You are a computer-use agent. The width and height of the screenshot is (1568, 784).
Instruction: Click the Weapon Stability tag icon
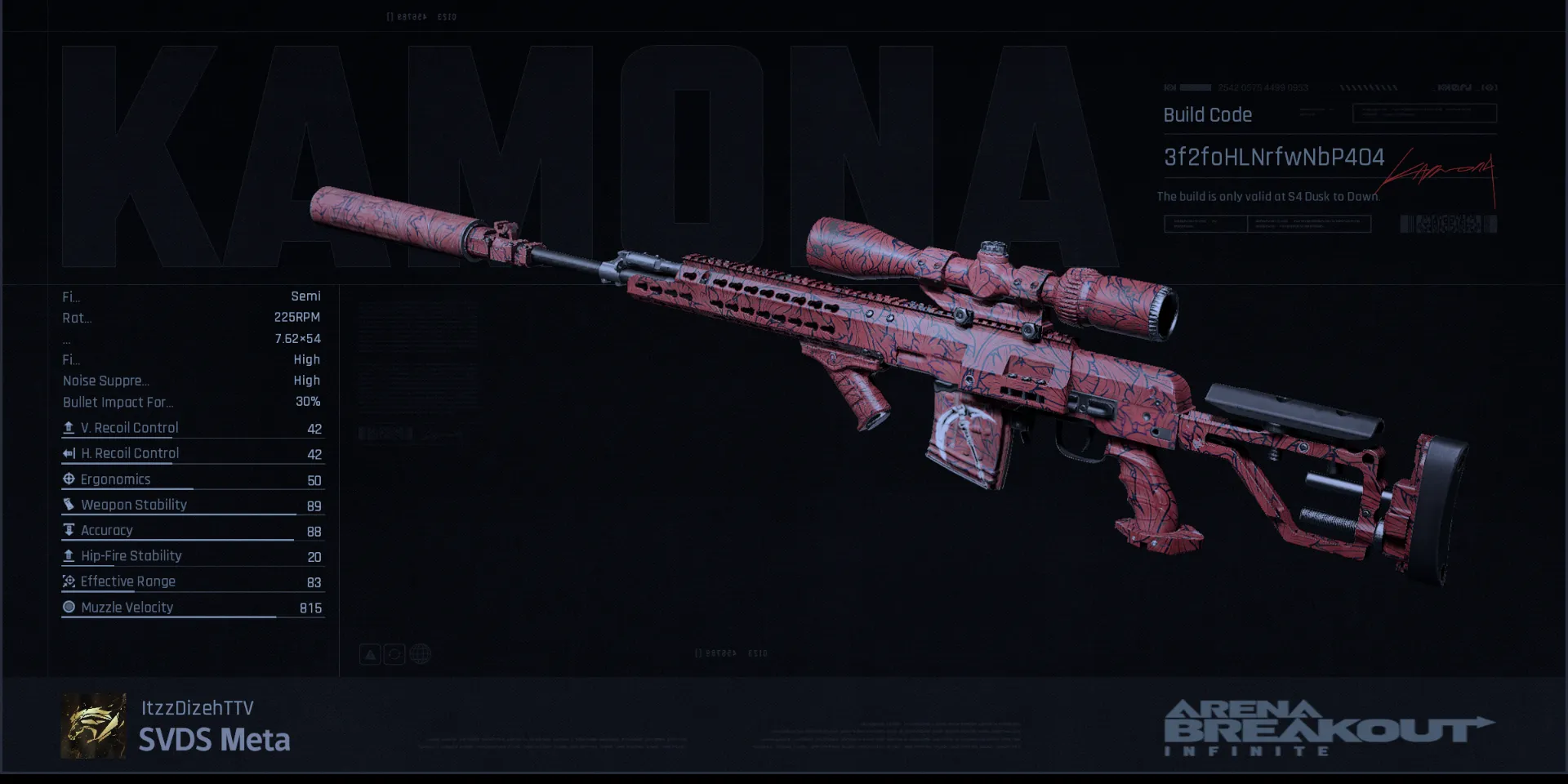click(69, 505)
